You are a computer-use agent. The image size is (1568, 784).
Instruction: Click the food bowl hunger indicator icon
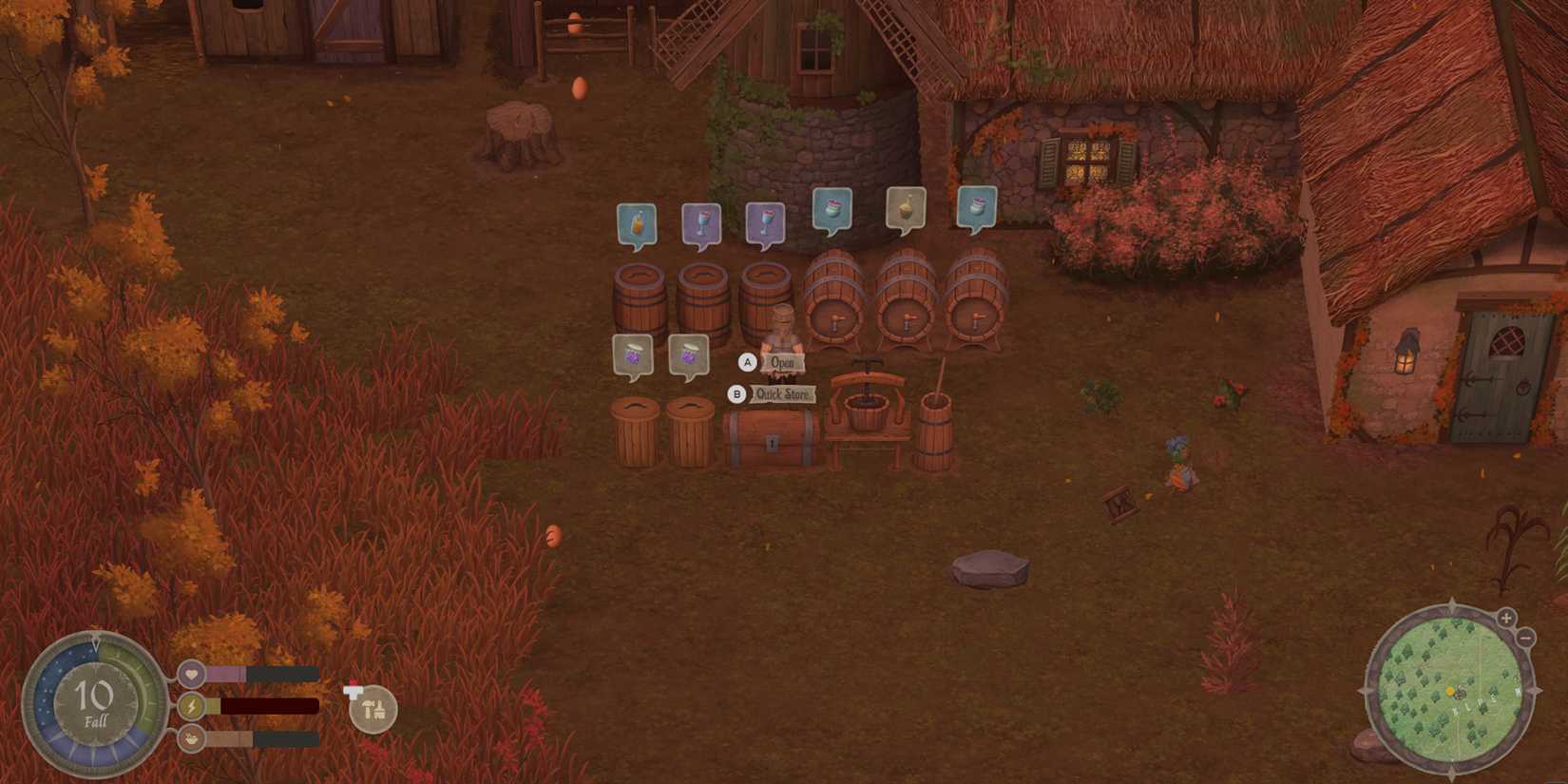coord(191,738)
